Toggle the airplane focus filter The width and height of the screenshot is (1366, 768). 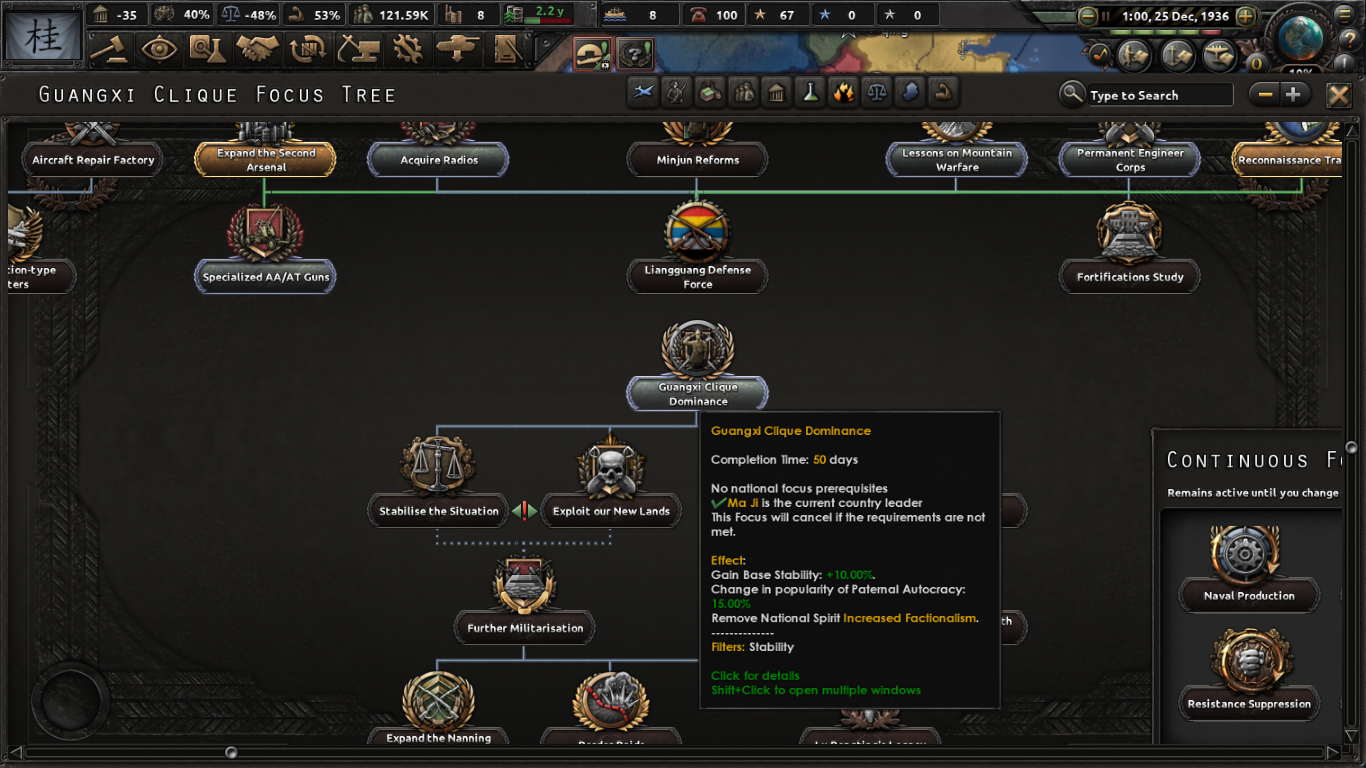pyautogui.click(x=642, y=91)
